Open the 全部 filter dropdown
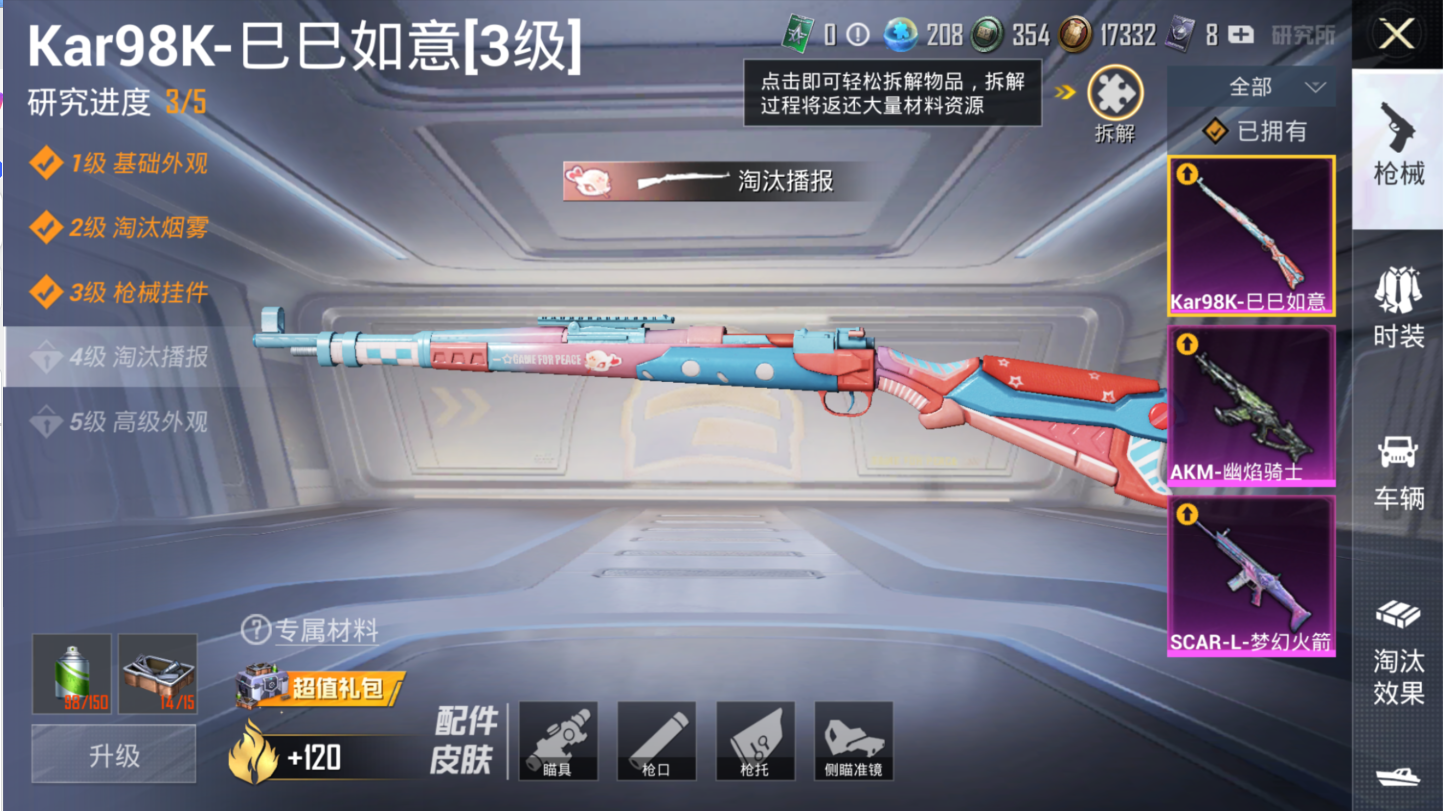 pyautogui.click(x=1251, y=87)
